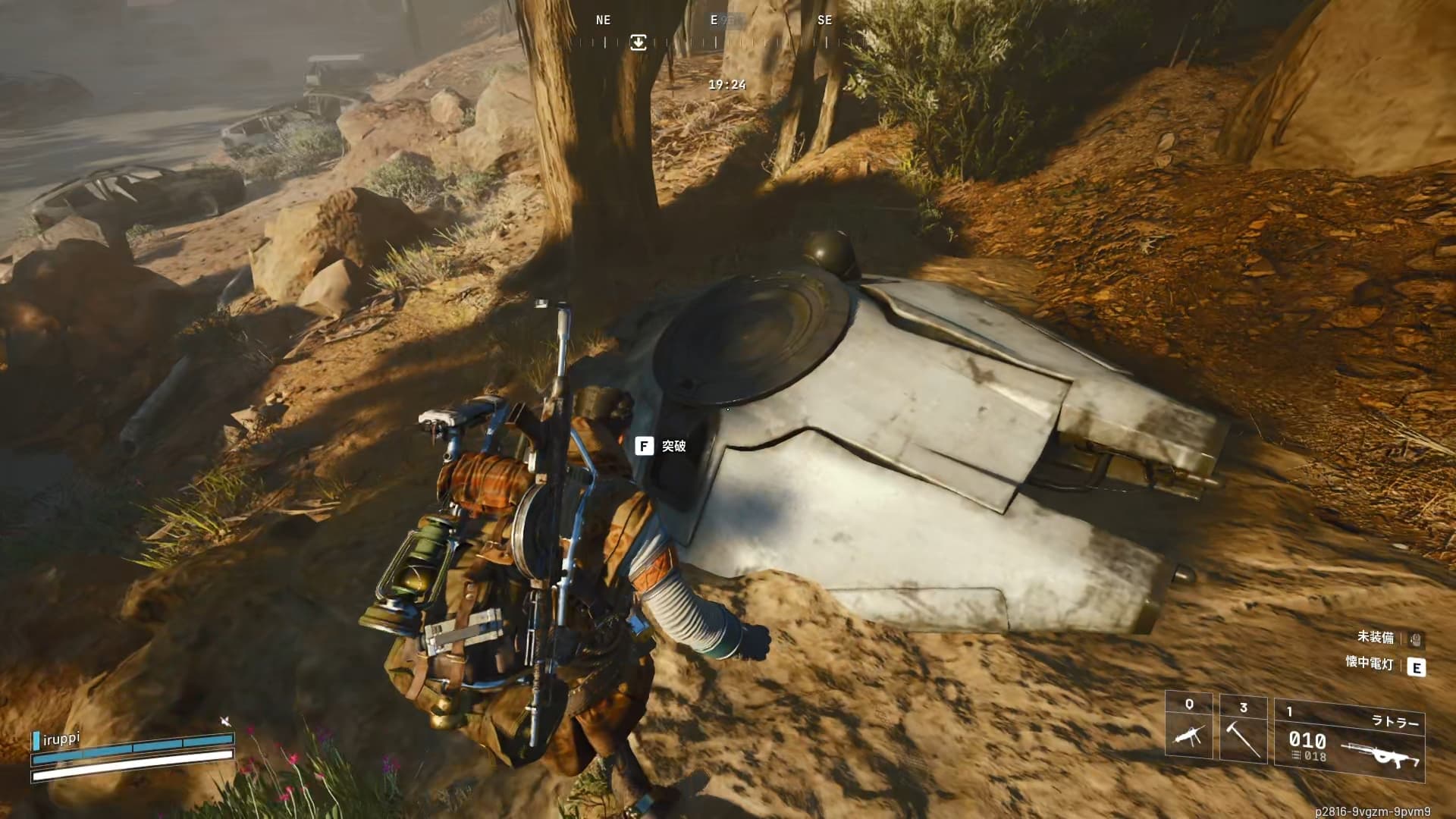Viewport: 1456px width, 819px height.
Task: Click the 未装備 unequipped gadget icon
Action: point(1415,639)
